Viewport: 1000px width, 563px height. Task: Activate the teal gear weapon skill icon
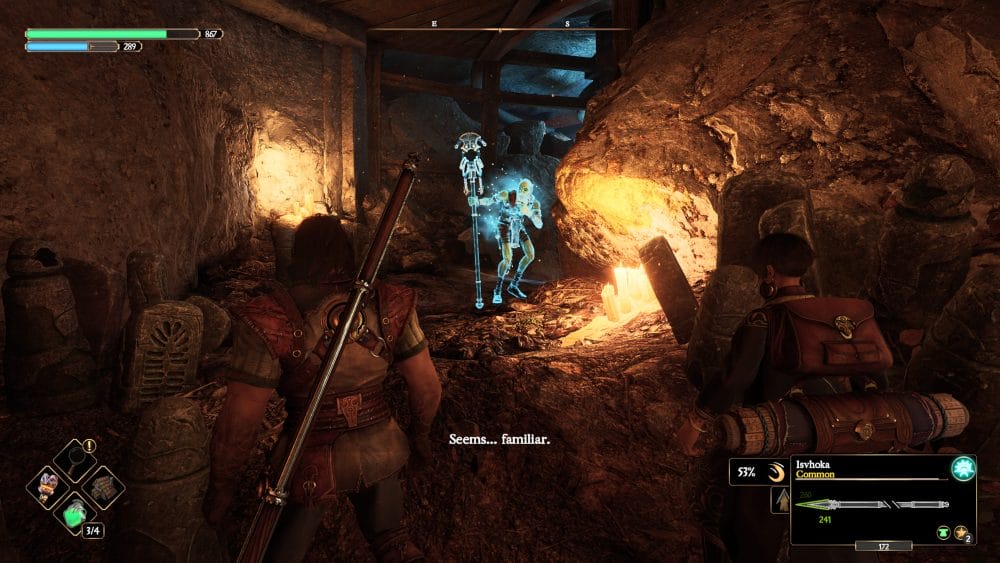[962, 469]
